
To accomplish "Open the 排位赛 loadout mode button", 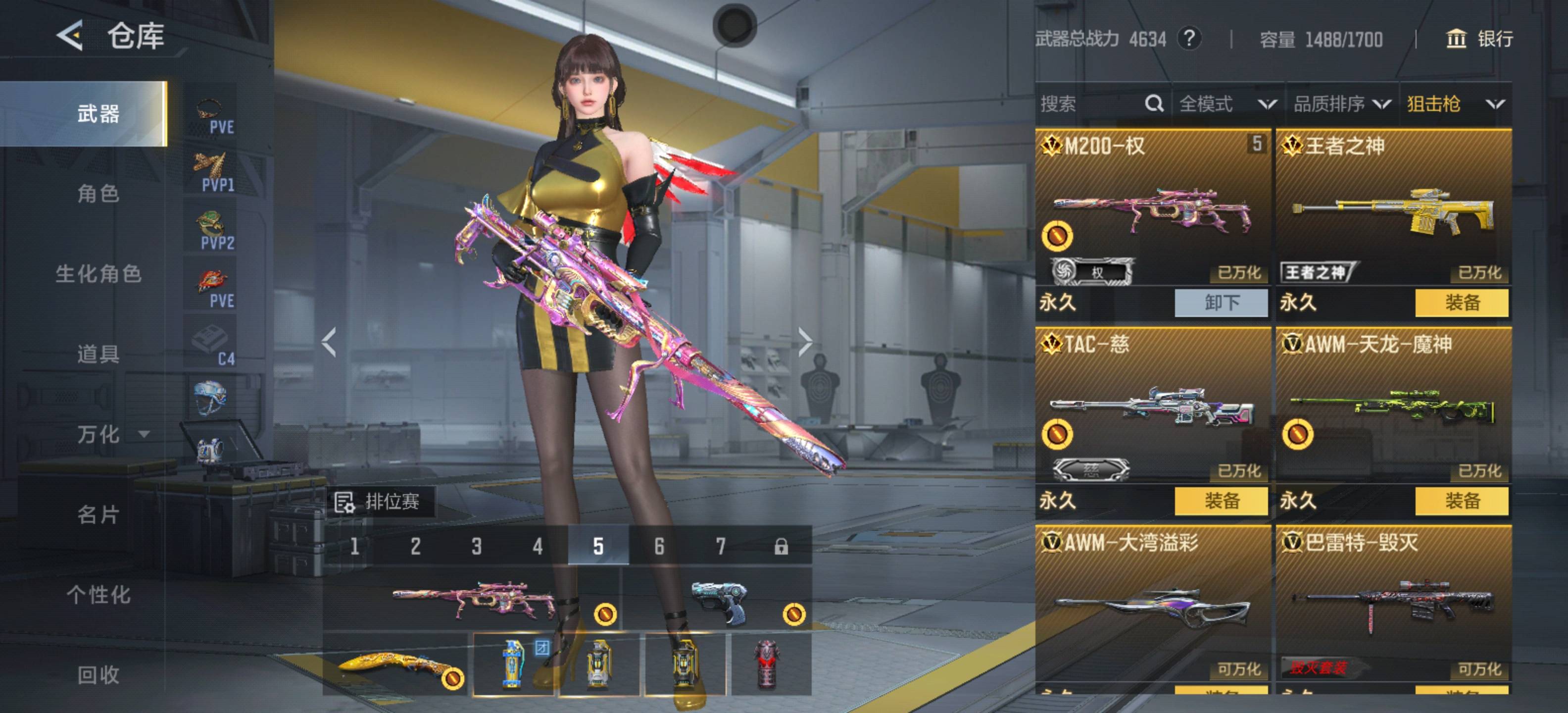I will 380,502.
